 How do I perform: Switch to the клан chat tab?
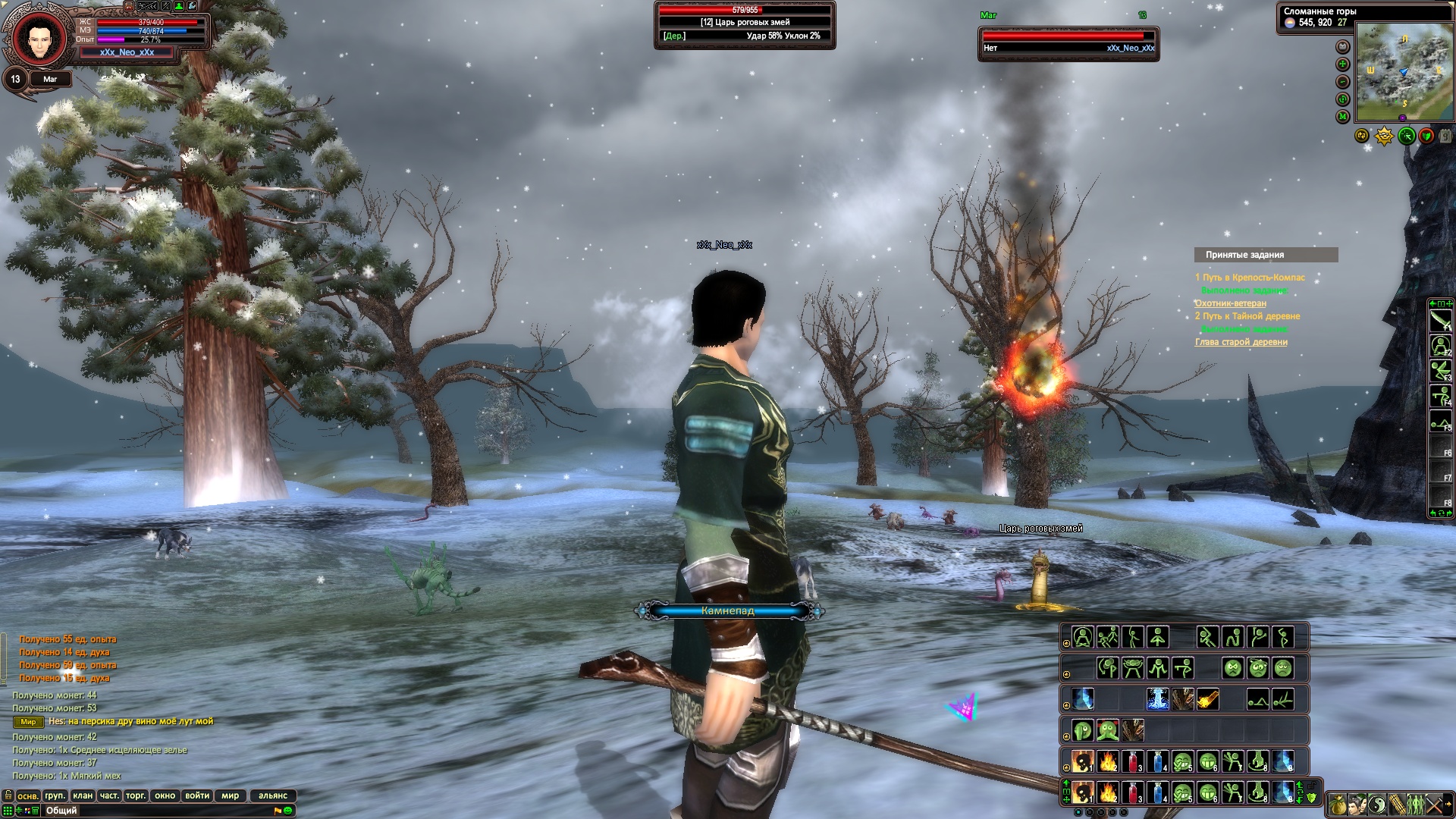tap(83, 795)
